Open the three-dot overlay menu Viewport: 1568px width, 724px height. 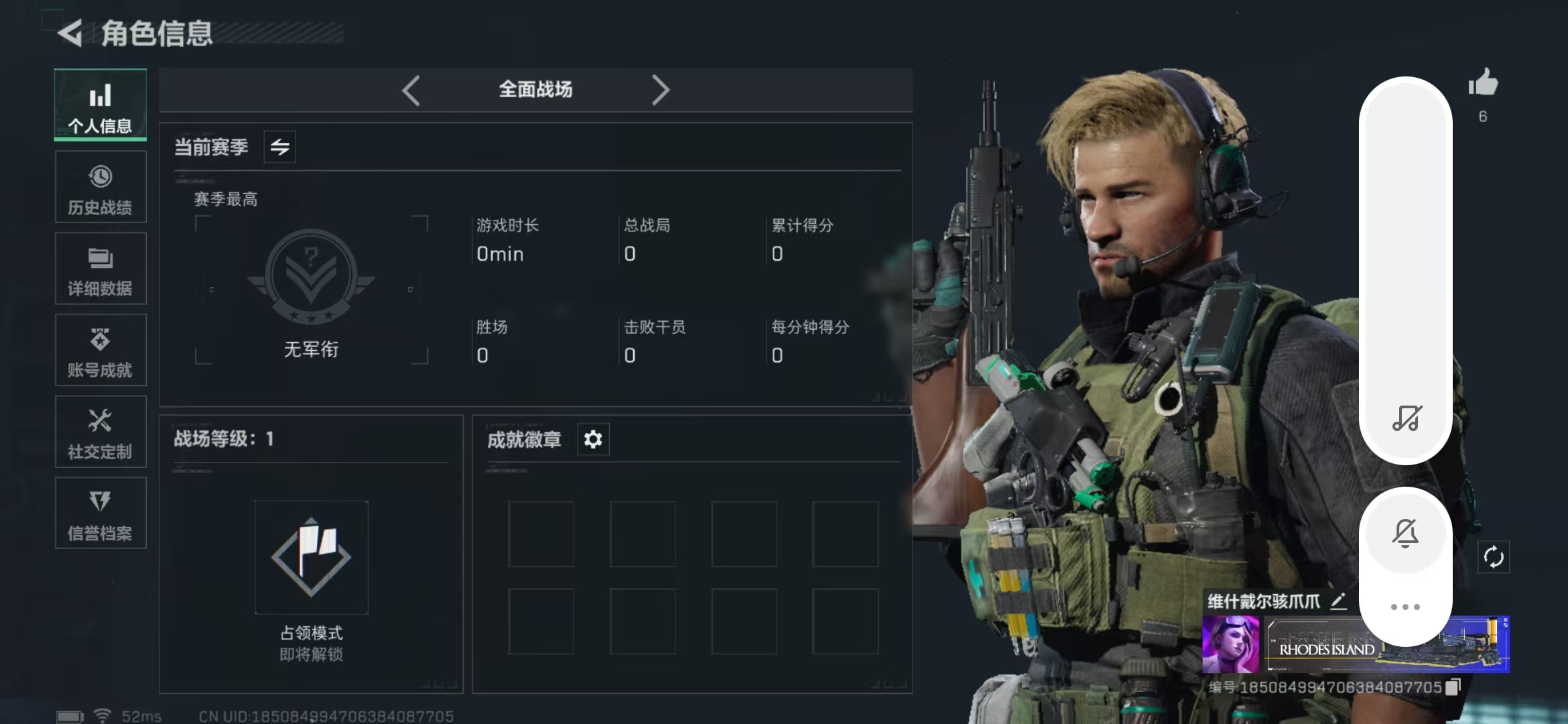click(1405, 607)
